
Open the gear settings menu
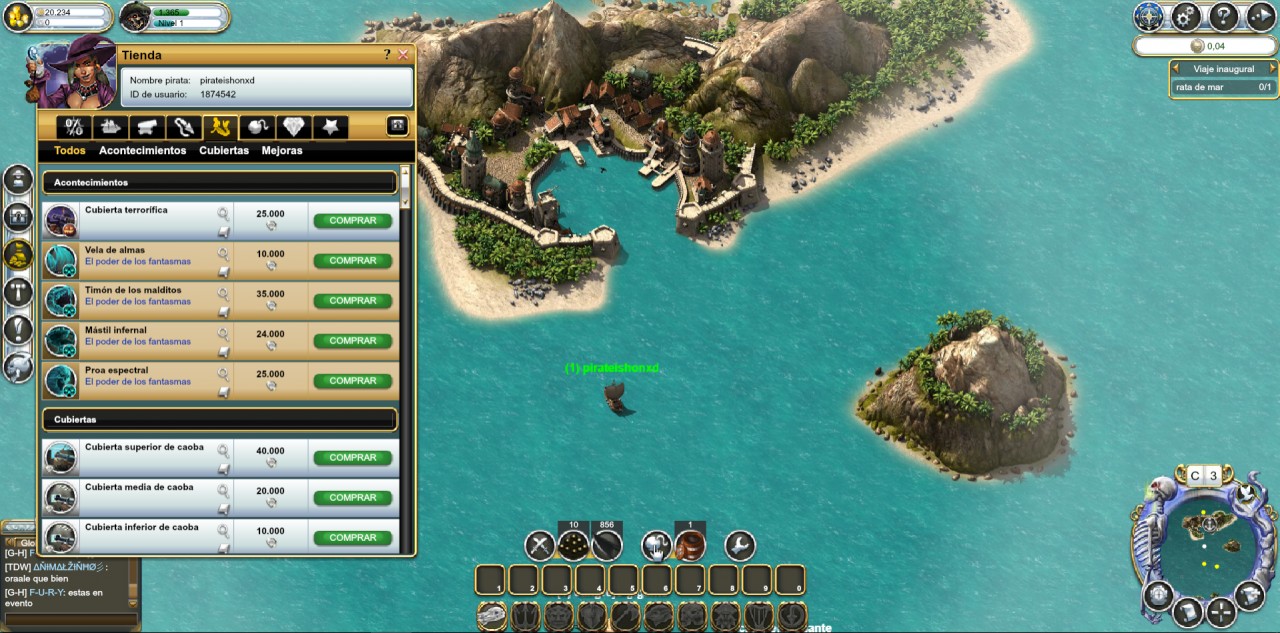[x=1186, y=16]
